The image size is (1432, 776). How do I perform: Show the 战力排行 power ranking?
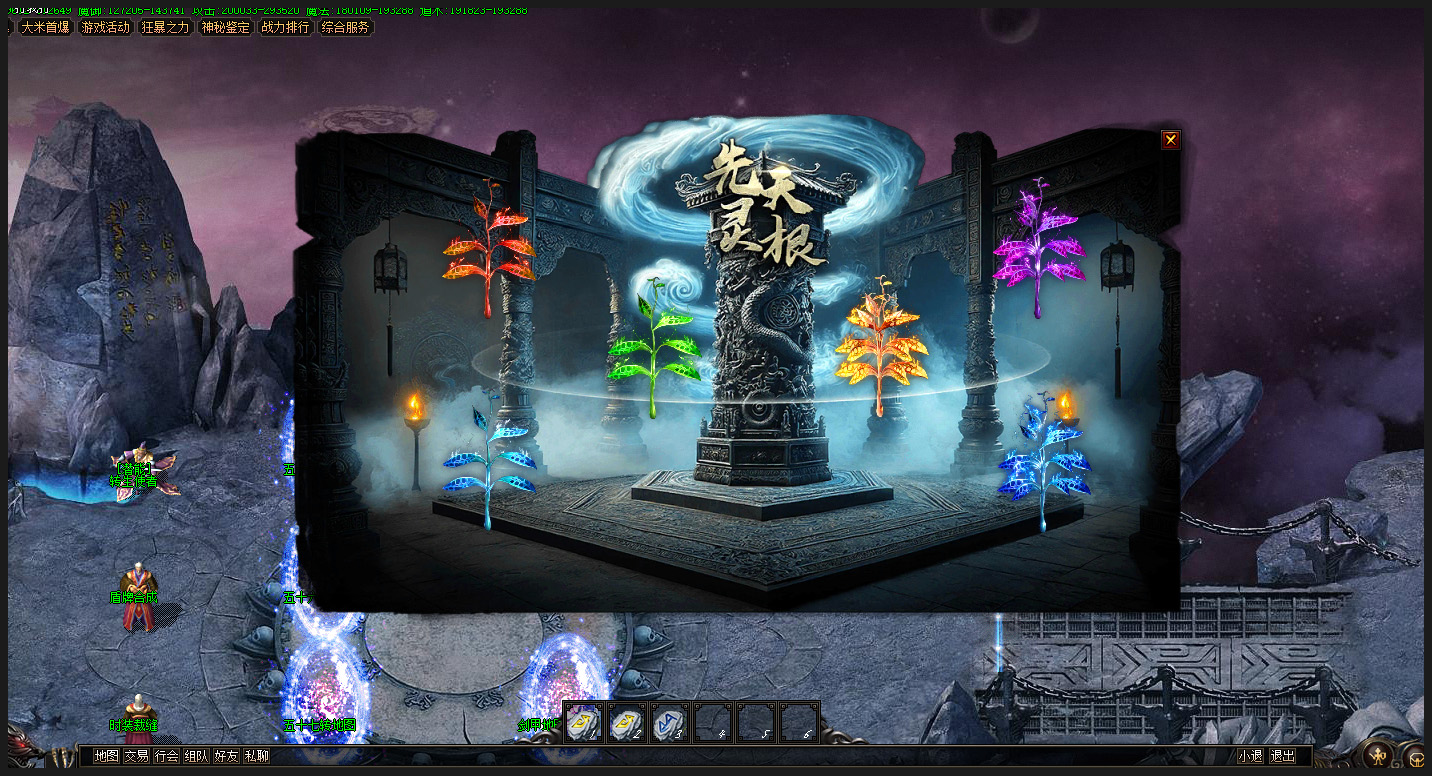tap(286, 28)
